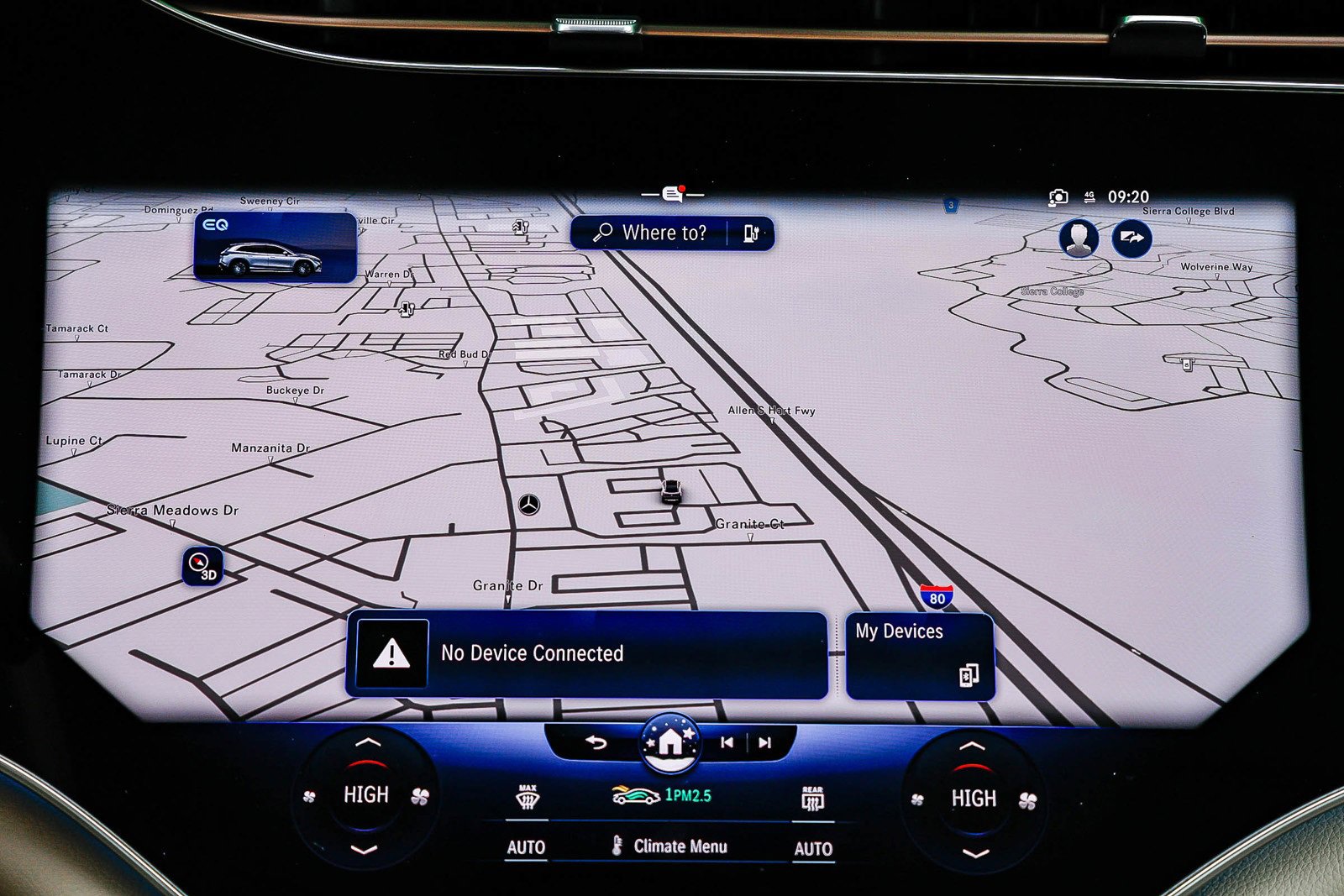The width and height of the screenshot is (1344, 896).
Task: Select the route arrow icon beside profile
Action: point(1131,238)
